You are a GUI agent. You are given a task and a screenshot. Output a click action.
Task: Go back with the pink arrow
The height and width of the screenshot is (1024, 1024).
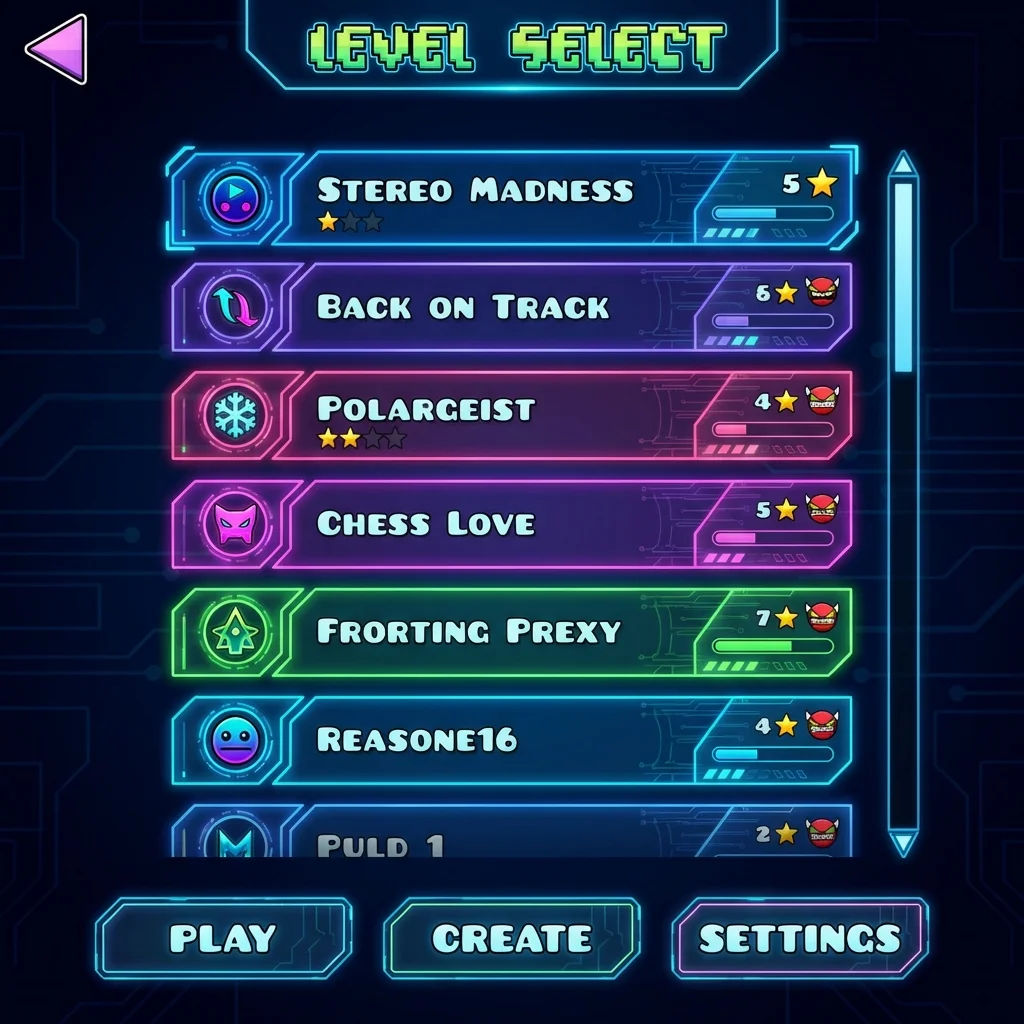click(x=56, y=49)
